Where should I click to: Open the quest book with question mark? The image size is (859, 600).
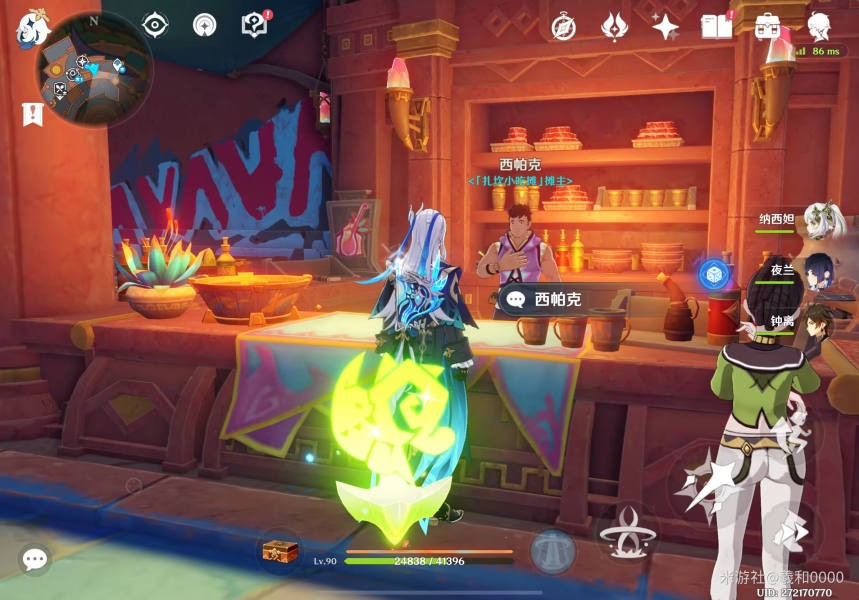tap(256, 25)
